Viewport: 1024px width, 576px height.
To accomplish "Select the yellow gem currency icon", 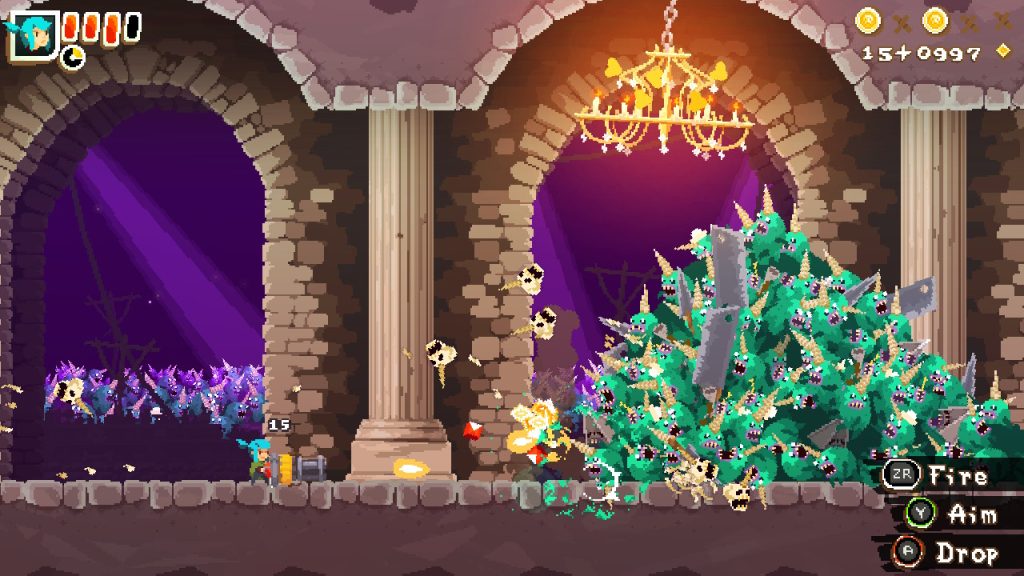I will coord(1003,51).
